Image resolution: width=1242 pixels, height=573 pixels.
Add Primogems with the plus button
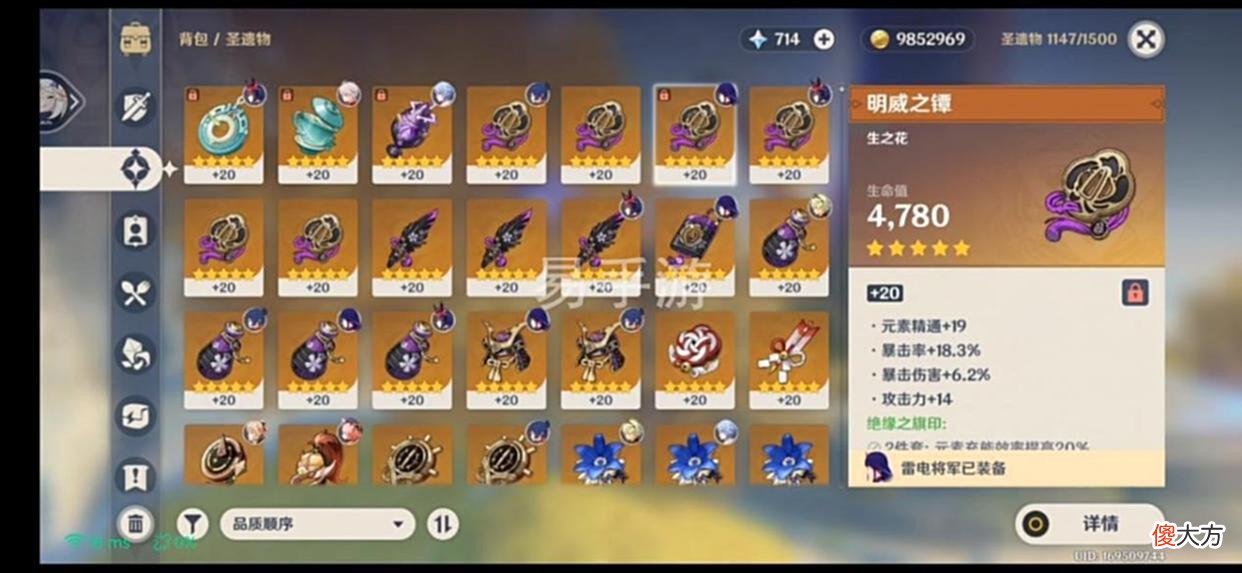coord(824,39)
